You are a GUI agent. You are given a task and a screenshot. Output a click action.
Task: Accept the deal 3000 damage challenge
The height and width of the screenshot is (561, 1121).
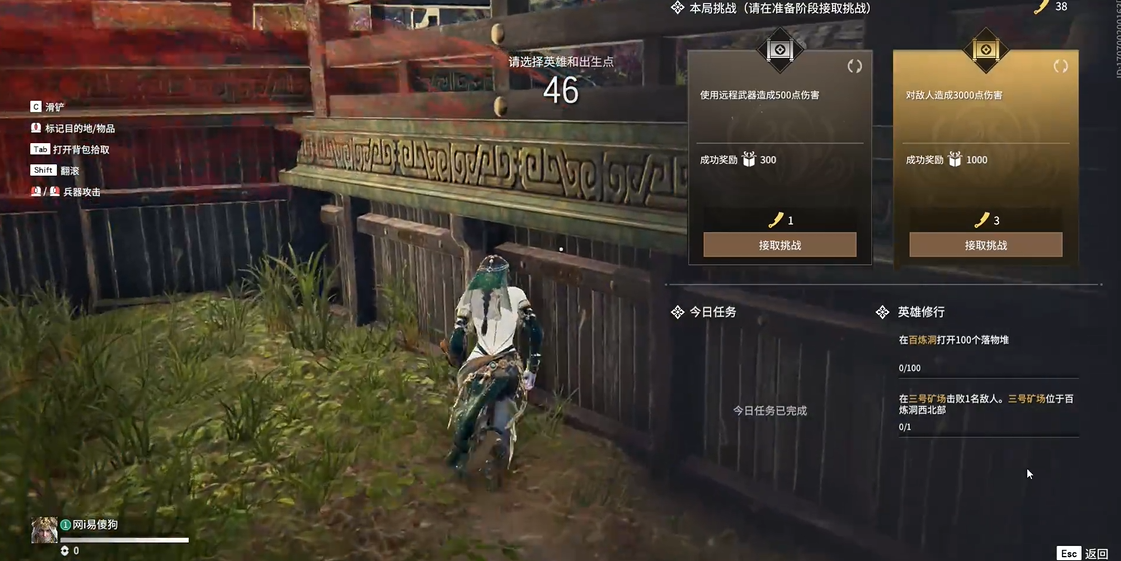pos(985,245)
